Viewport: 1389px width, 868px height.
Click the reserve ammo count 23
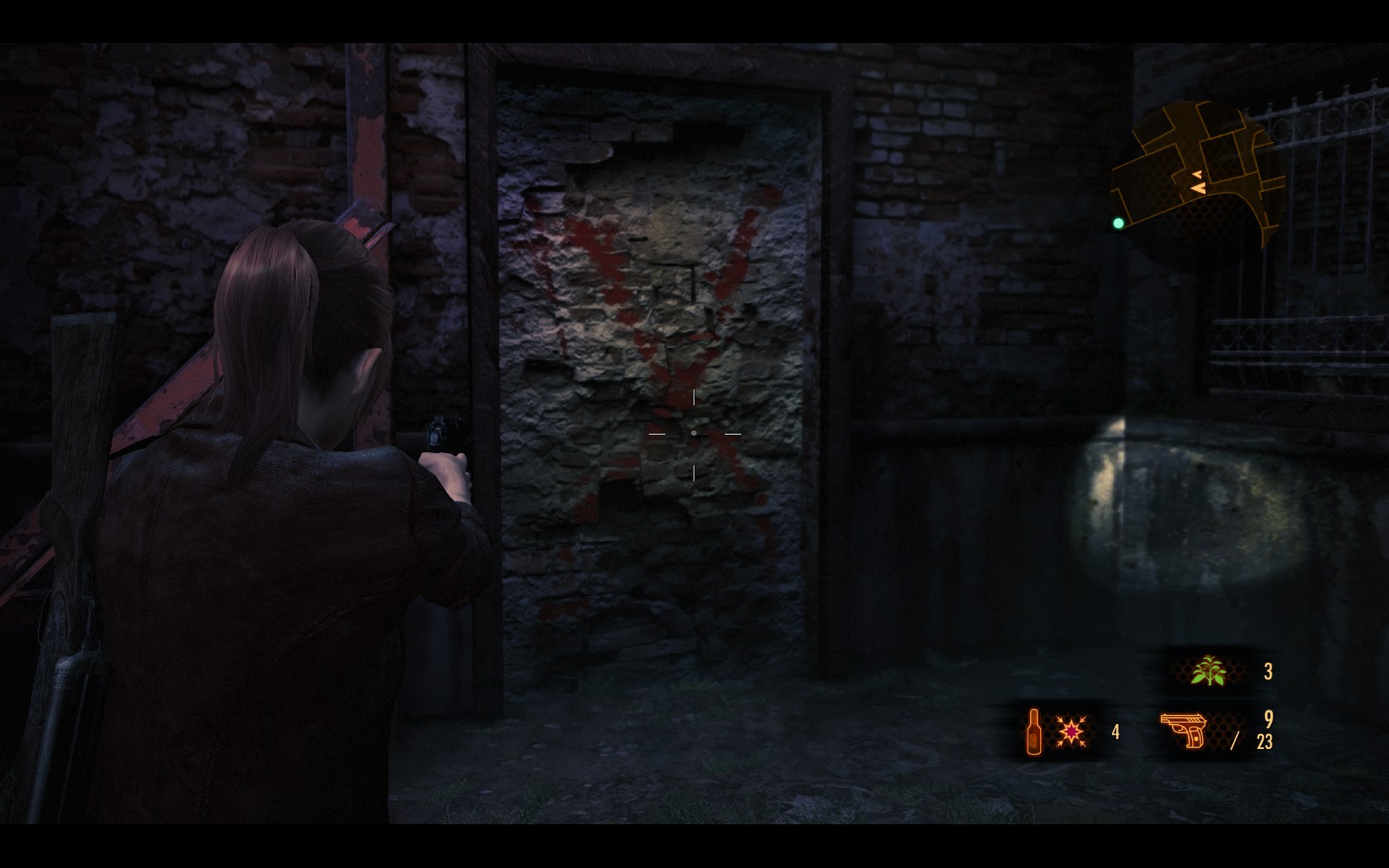pos(1264,743)
